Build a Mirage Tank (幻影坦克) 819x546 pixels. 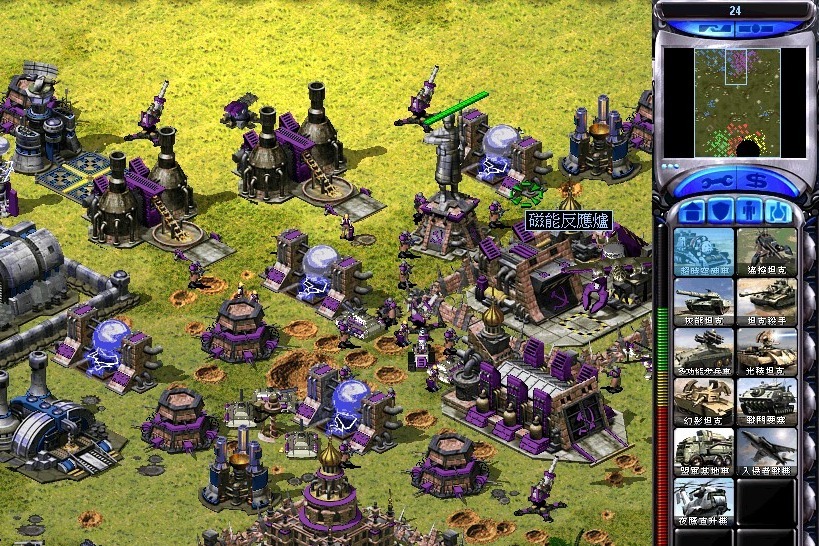703,401
